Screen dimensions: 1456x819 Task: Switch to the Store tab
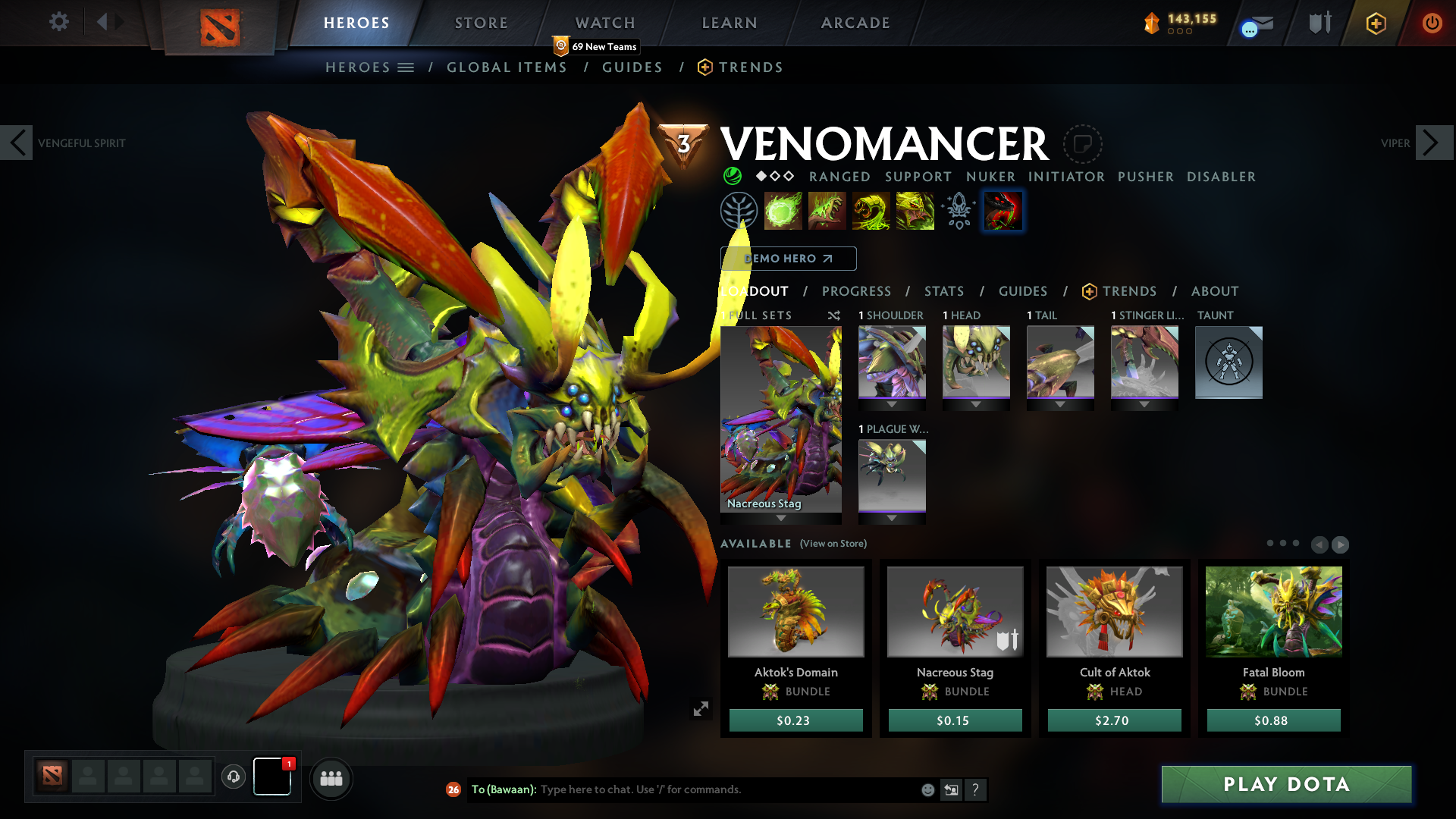[482, 23]
